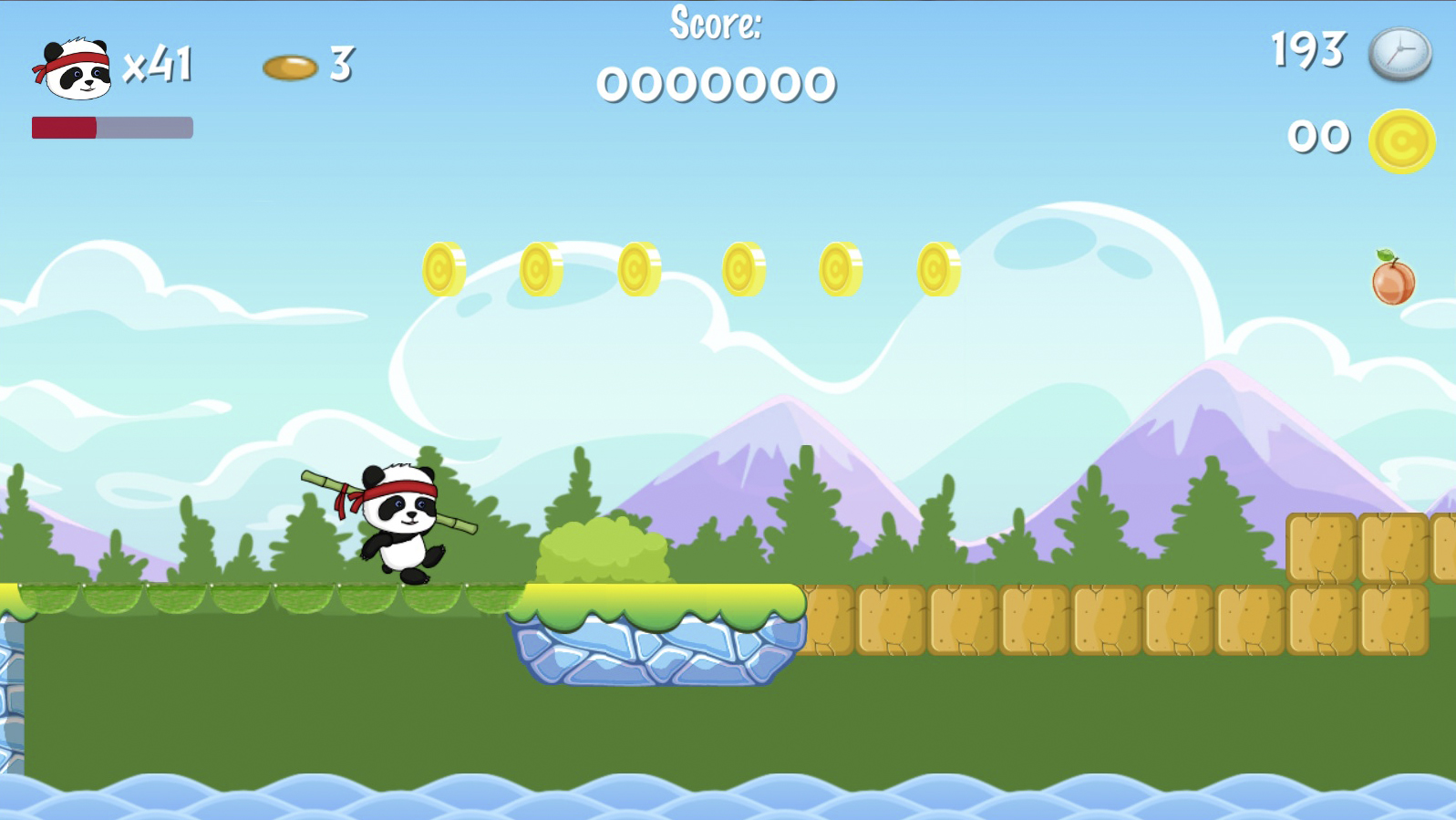The height and width of the screenshot is (820, 1456).
Task: Tap the panda character holding bamboo
Action: tap(401, 520)
